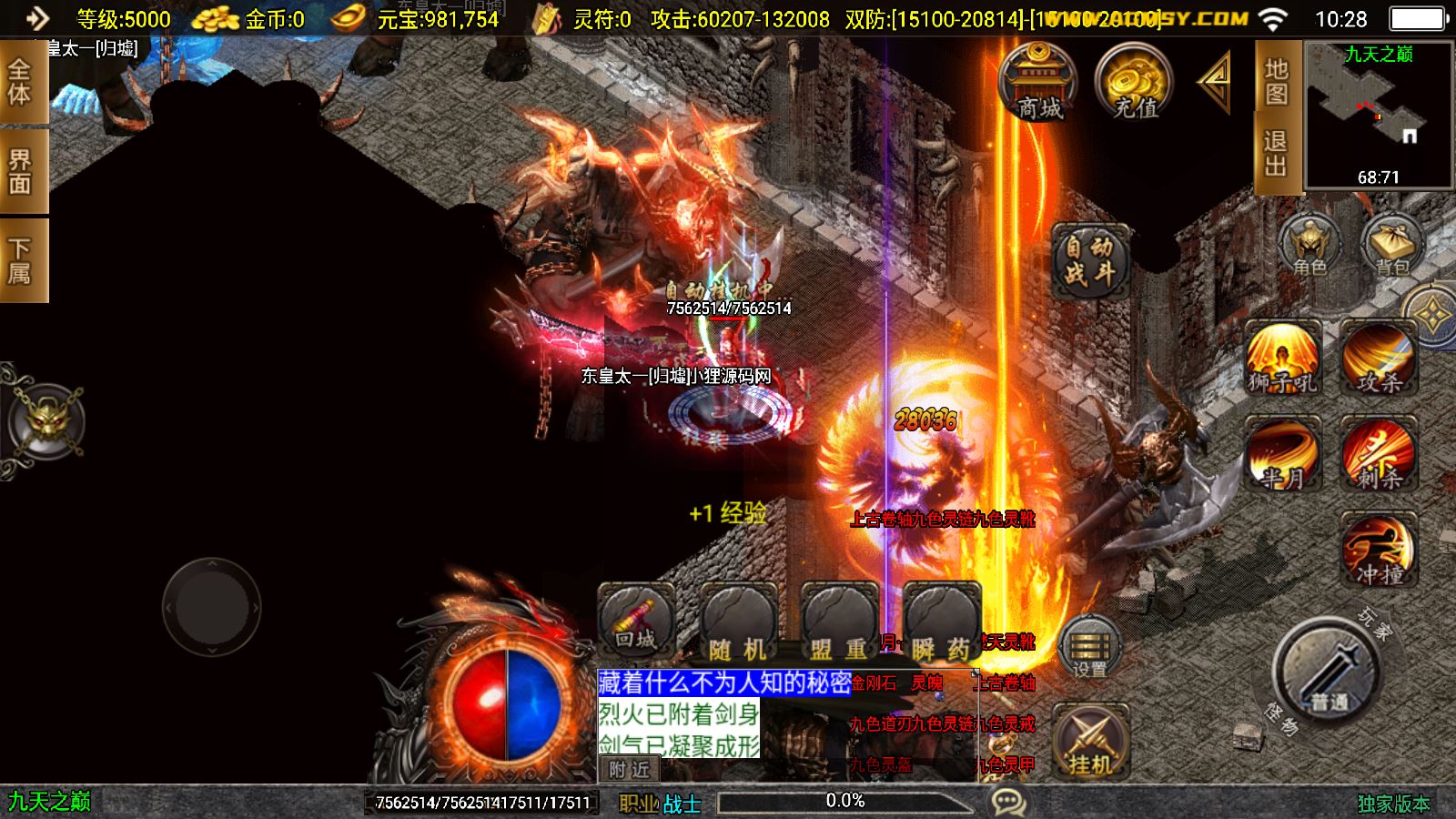Viewport: 1456px width, 819px height.
Task: Tap the 退出 exit tab
Action: tap(1276, 154)
